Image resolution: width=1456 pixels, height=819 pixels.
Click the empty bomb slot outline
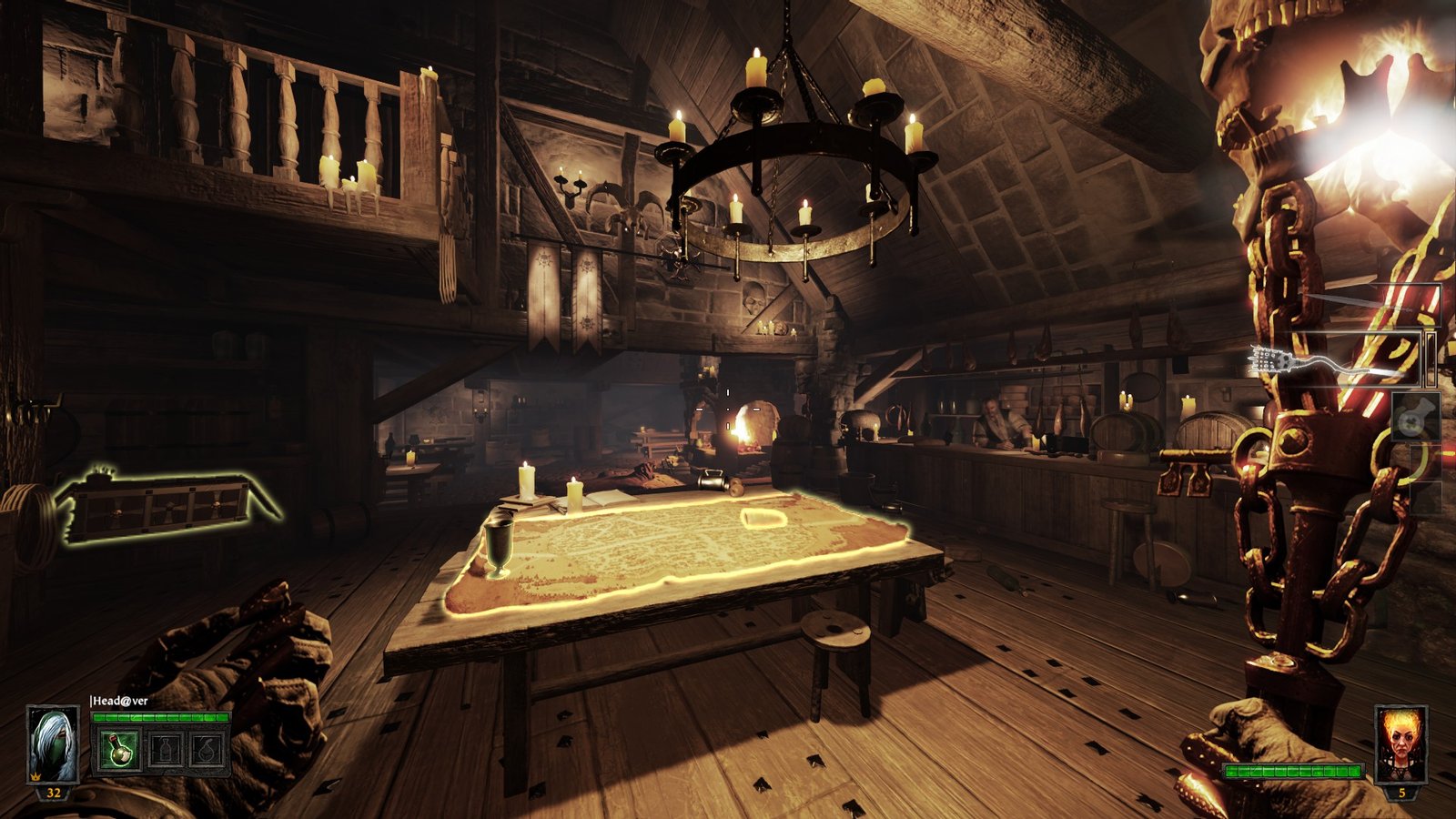click(x=206, y=751)
